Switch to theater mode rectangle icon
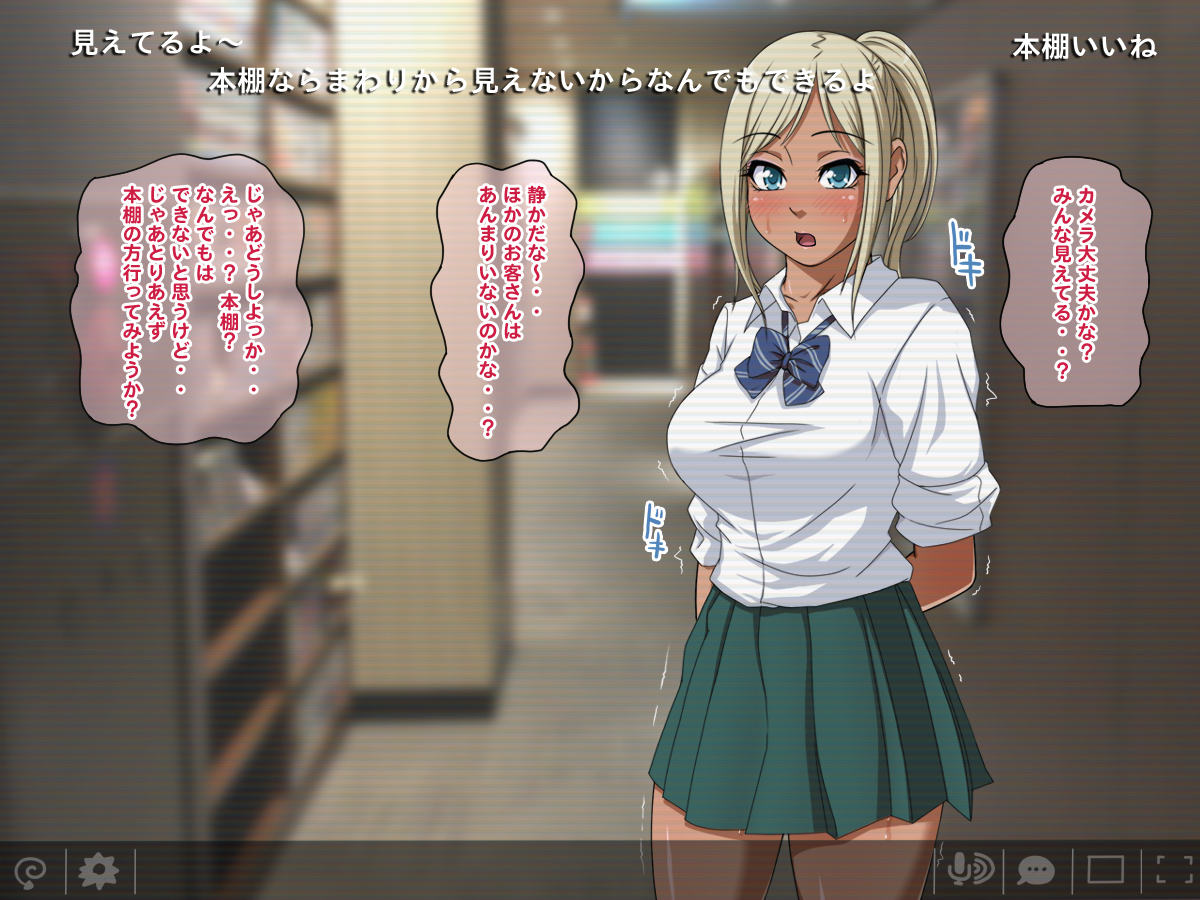1200x900 pixels. 1105,870
